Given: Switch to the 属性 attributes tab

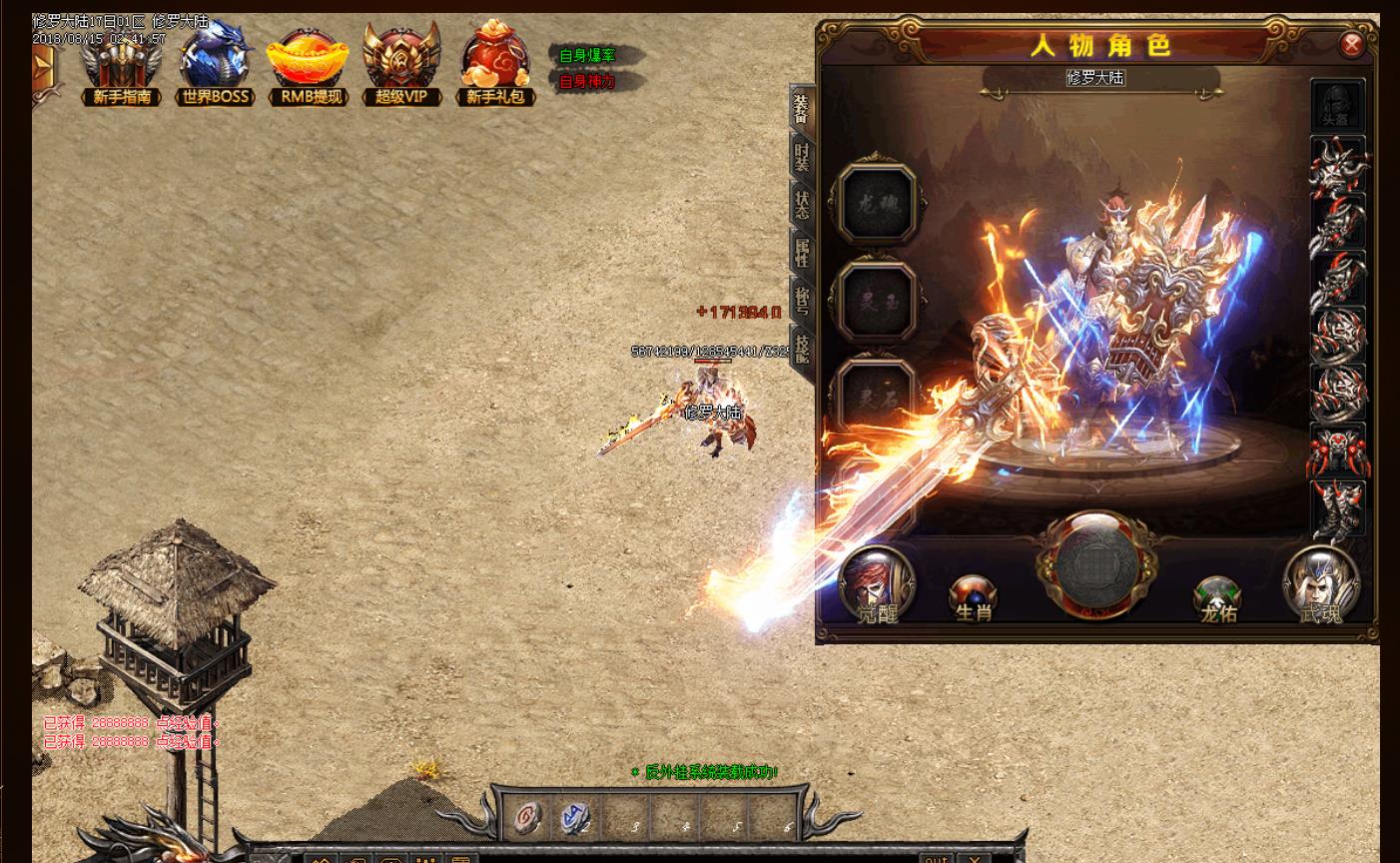Looking at the screenshot, I should (801, 252).
